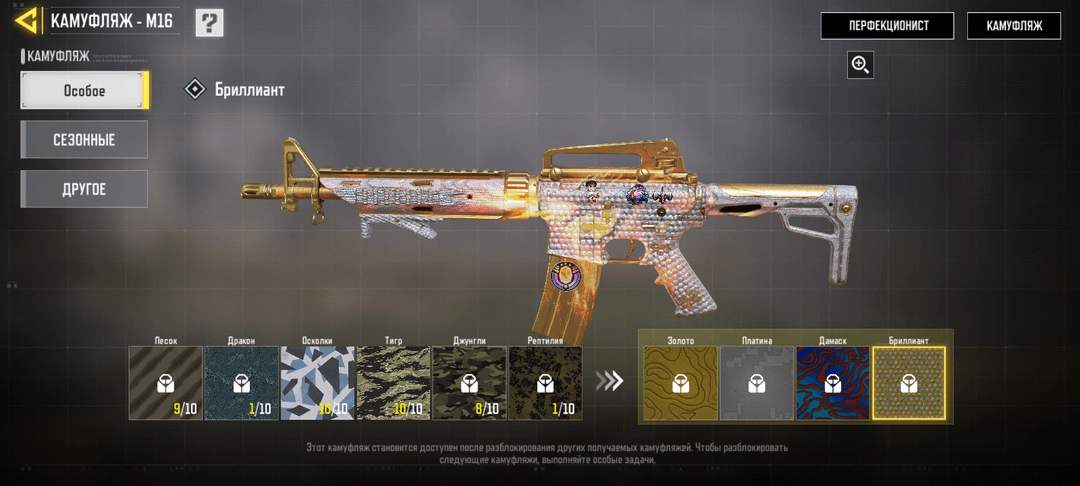Click the ПЕРФЕКЦИОНИСТ button
Image resolution: width=1080 pixels, height=486 pixels.
[887, 26]
